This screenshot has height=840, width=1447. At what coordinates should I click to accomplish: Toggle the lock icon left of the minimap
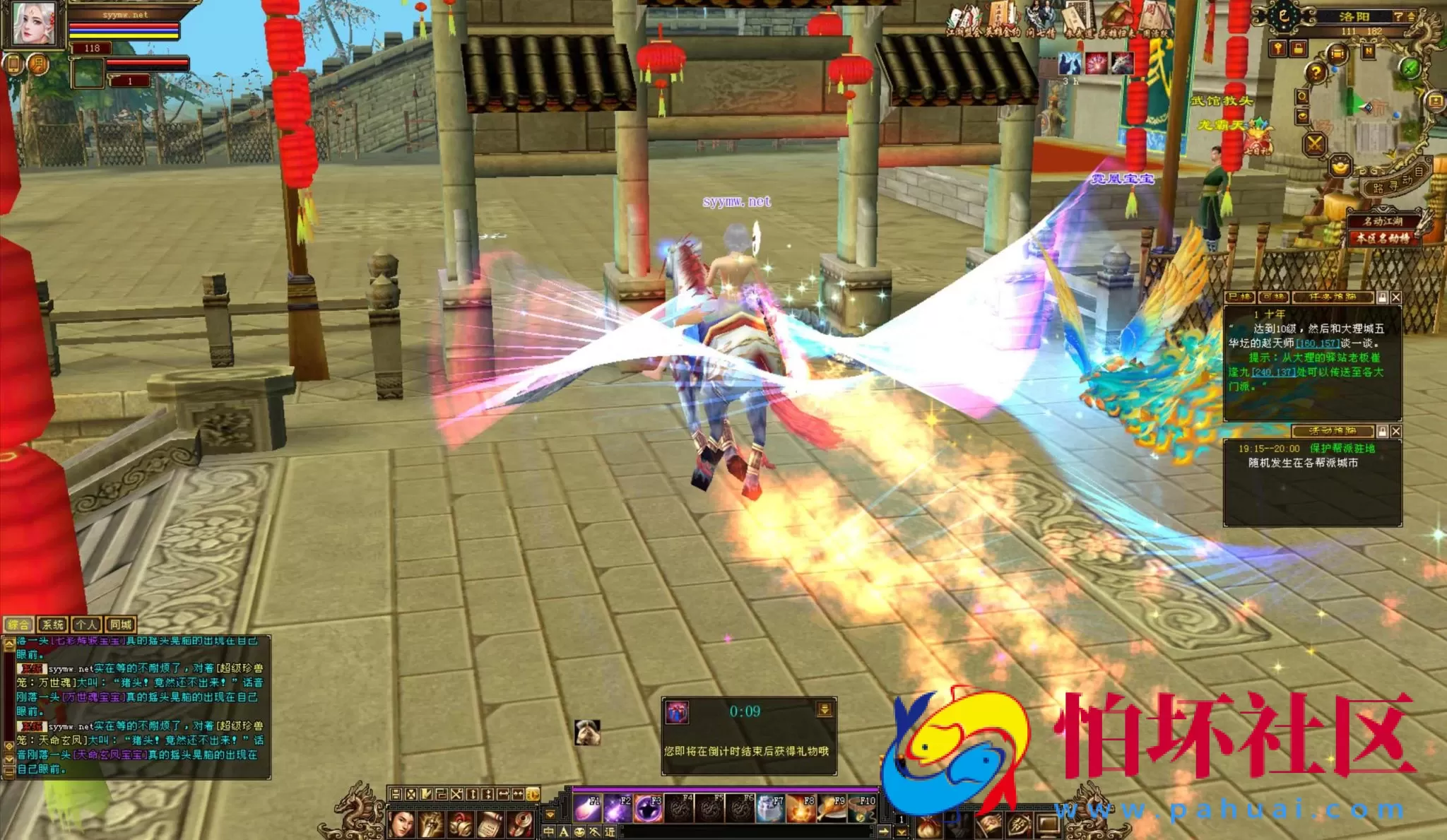point(1297,49)
